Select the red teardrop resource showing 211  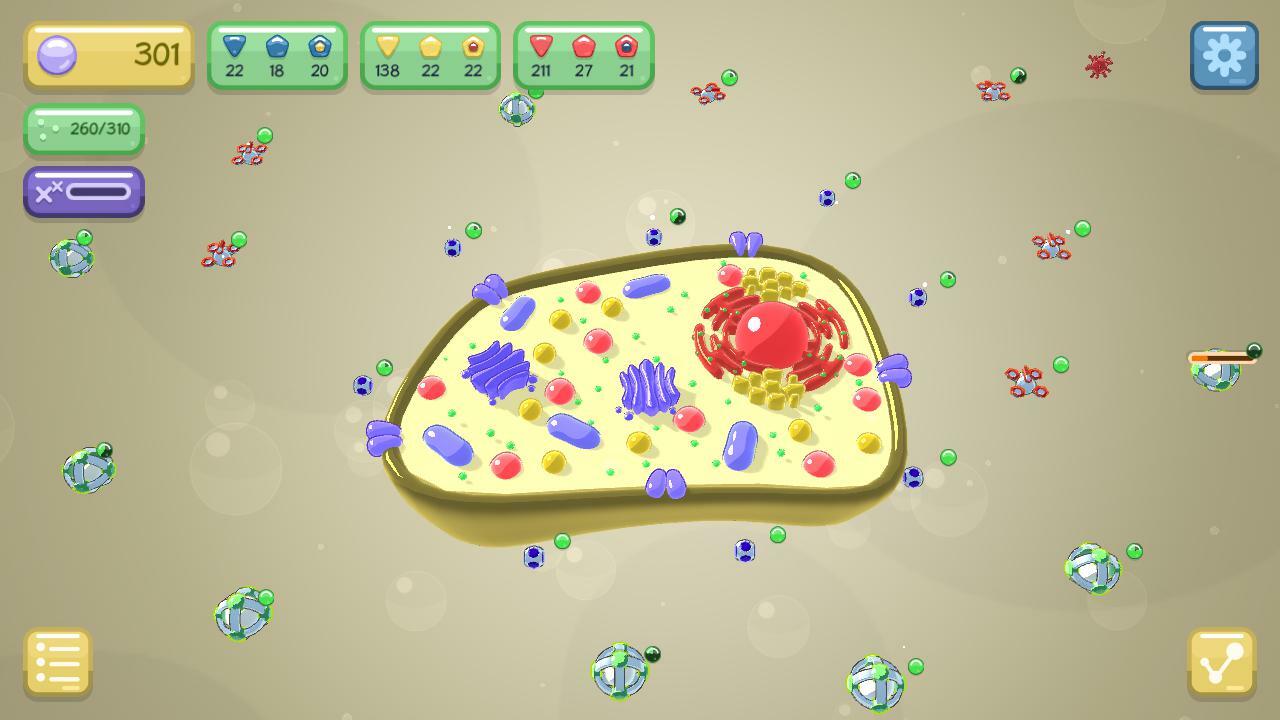[x=541, y=46]
